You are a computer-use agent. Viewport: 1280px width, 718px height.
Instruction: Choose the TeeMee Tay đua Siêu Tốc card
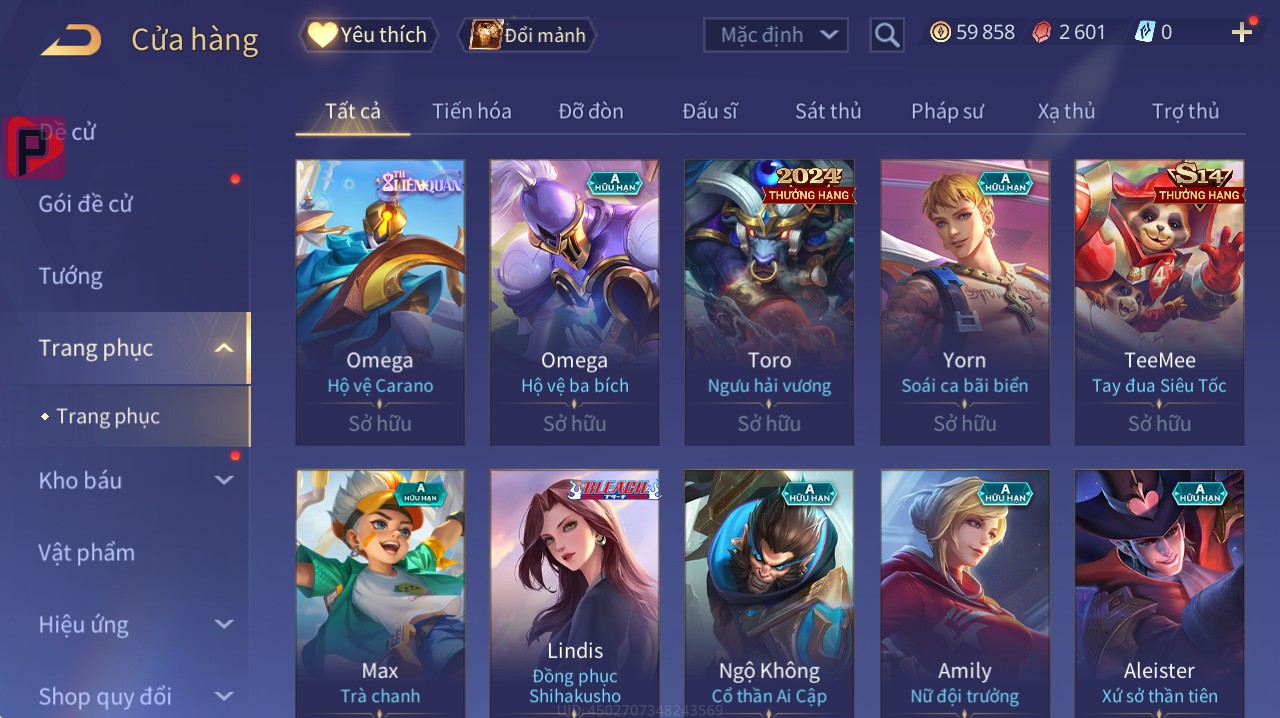1159,301
